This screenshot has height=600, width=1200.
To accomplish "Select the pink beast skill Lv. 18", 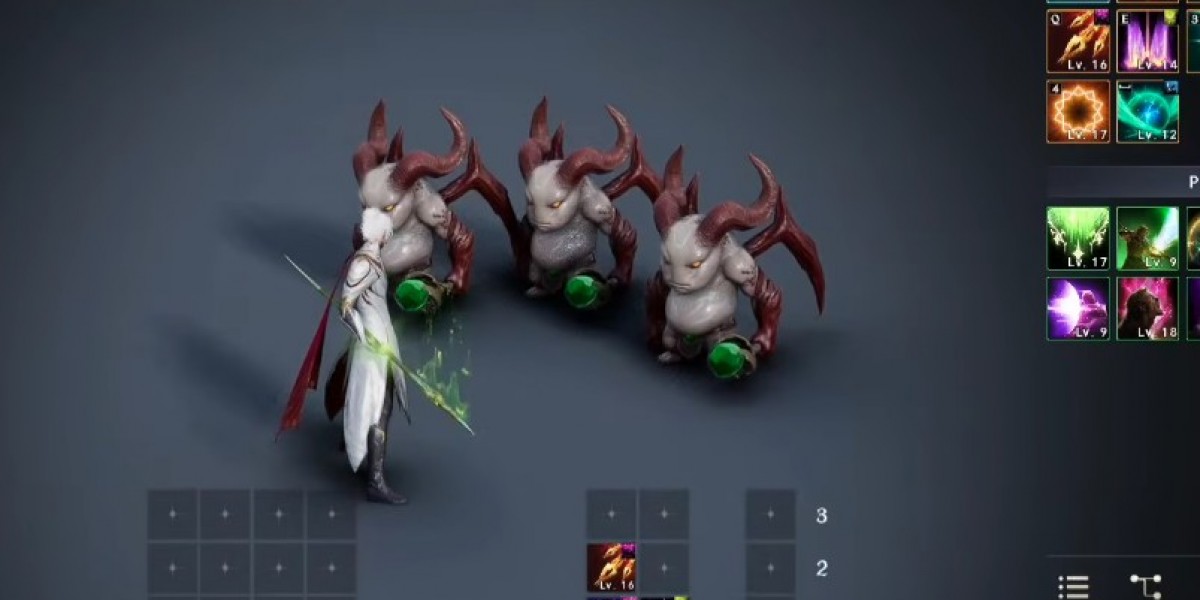I will coord(1147,308).
